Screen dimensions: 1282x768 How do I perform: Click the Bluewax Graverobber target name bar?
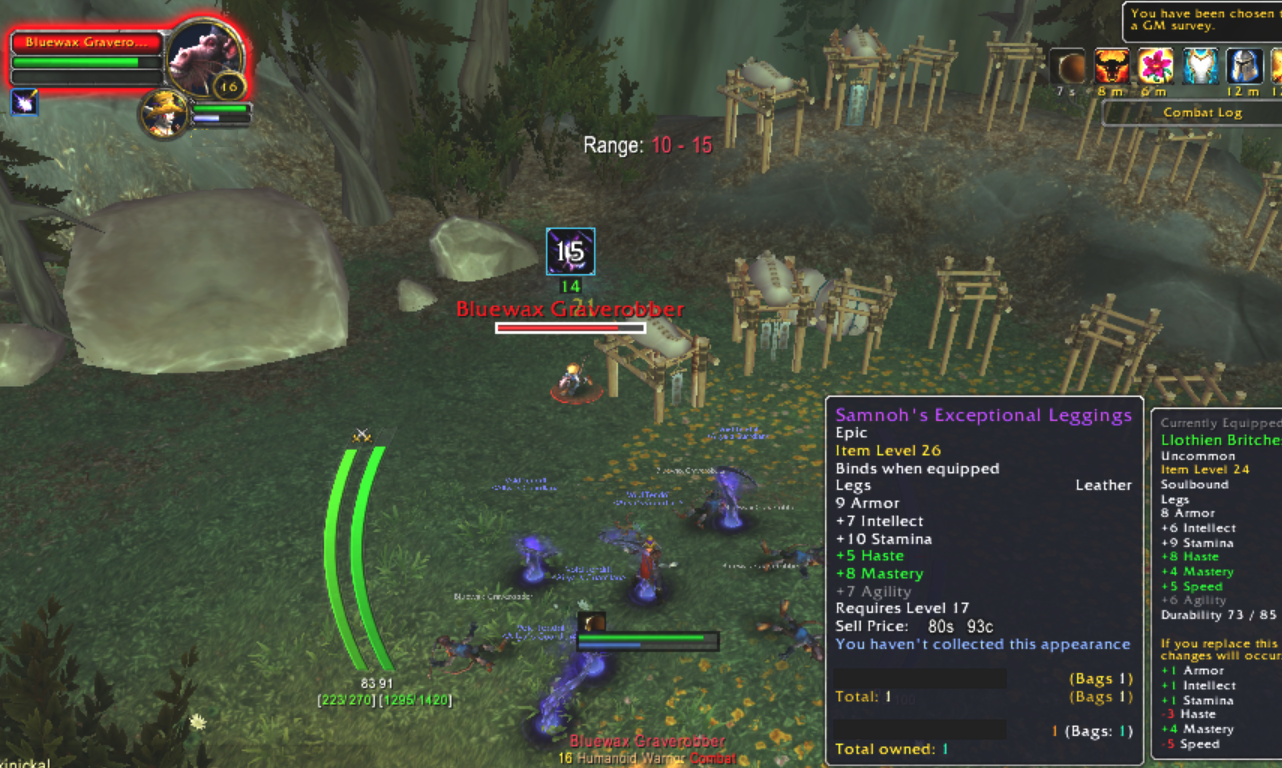tap(86, 43)
